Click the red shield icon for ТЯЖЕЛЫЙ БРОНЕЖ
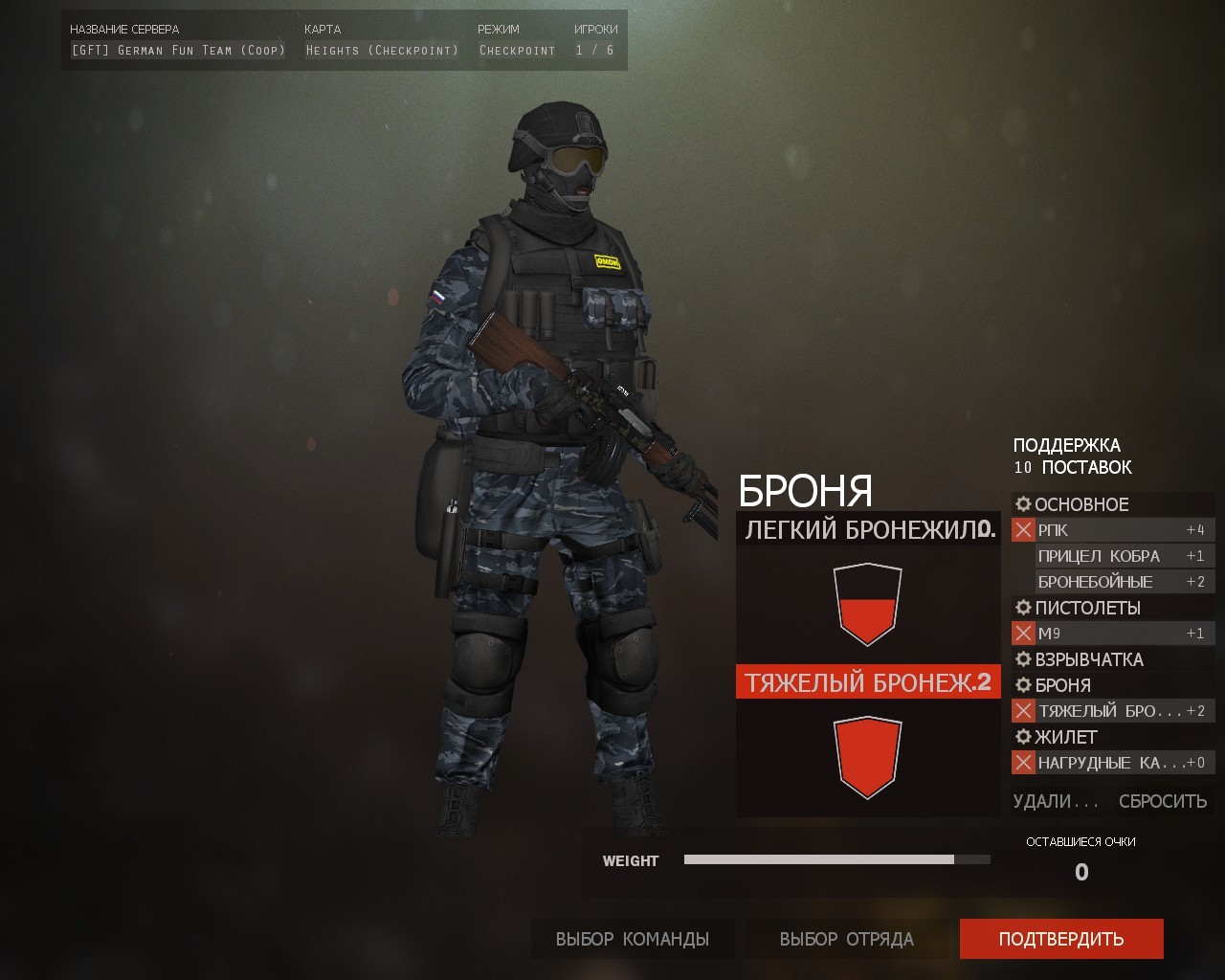 pos(867,761)
